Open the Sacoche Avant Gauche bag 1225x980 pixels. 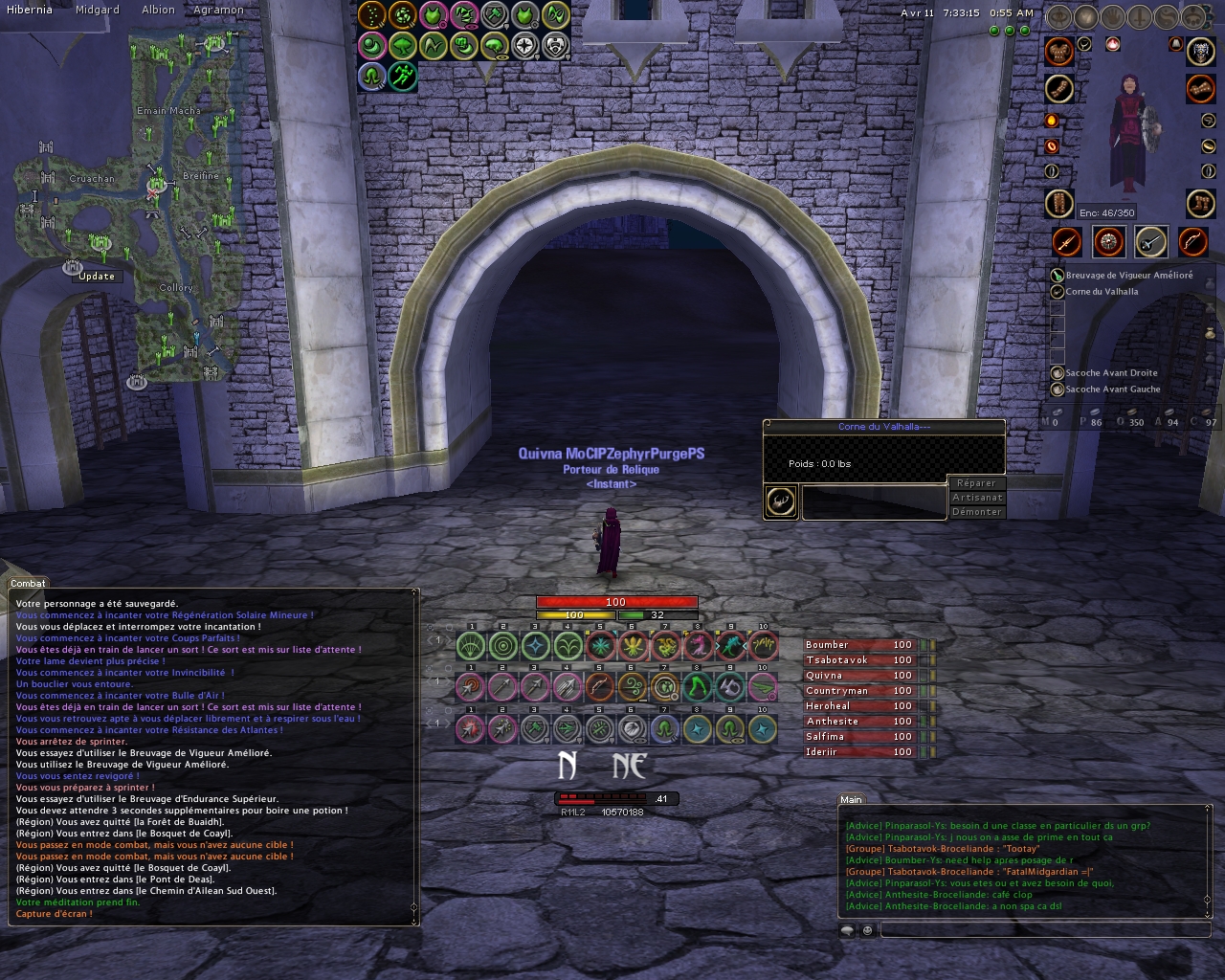coord(1112,390)
